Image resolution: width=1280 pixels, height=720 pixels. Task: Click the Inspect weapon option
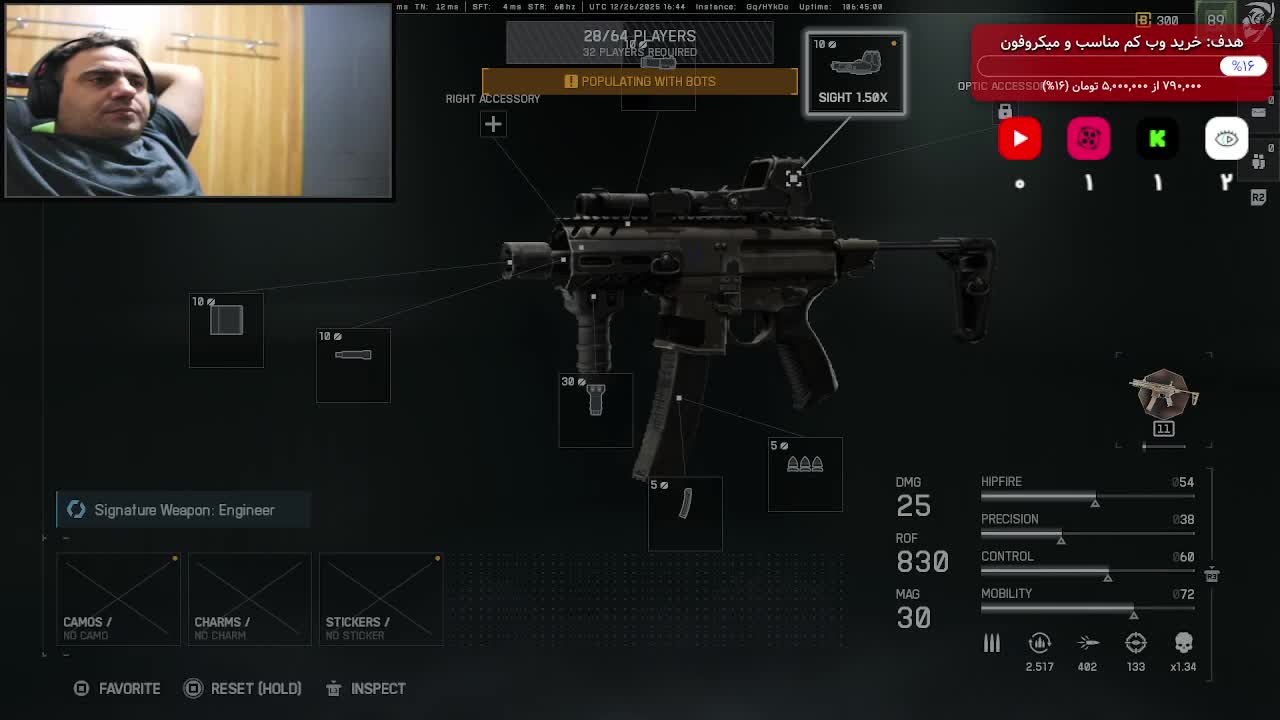pyautogui.click(x=366, y=688)
